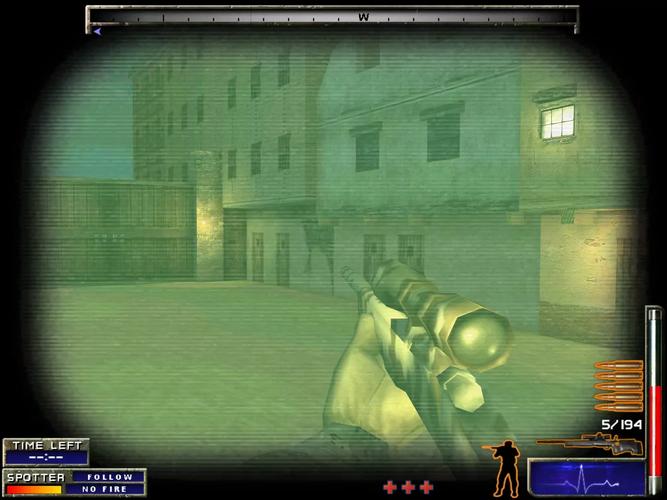The height and width of the screenshot is (500, 667).
Task: Select the SPOTTER panel label
Action: pyautogui.click(x=37, y=477)
